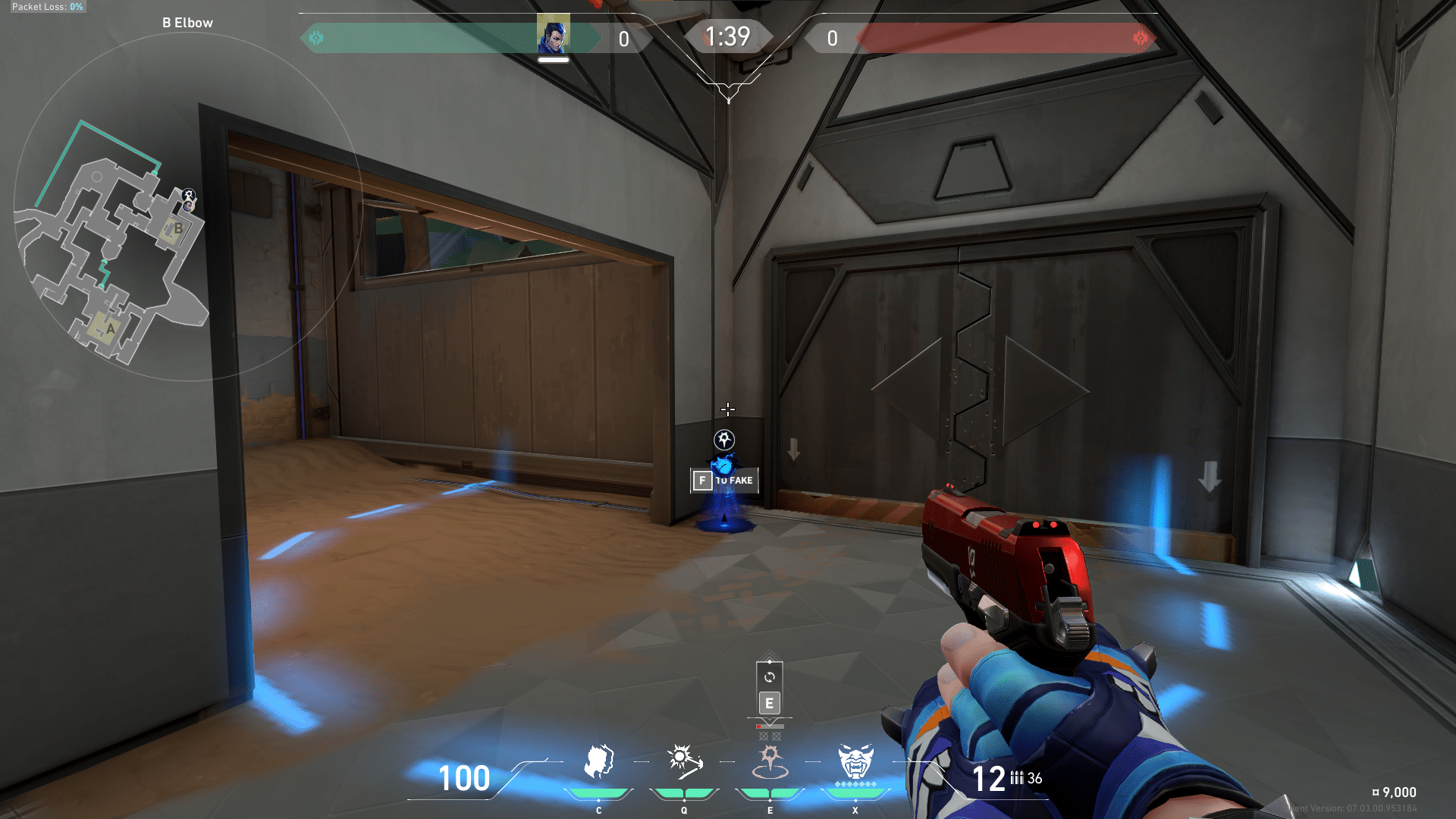
Task: Click the Gatecrash tether marker above the crosshair target
Action: click(x=724, y=440)
